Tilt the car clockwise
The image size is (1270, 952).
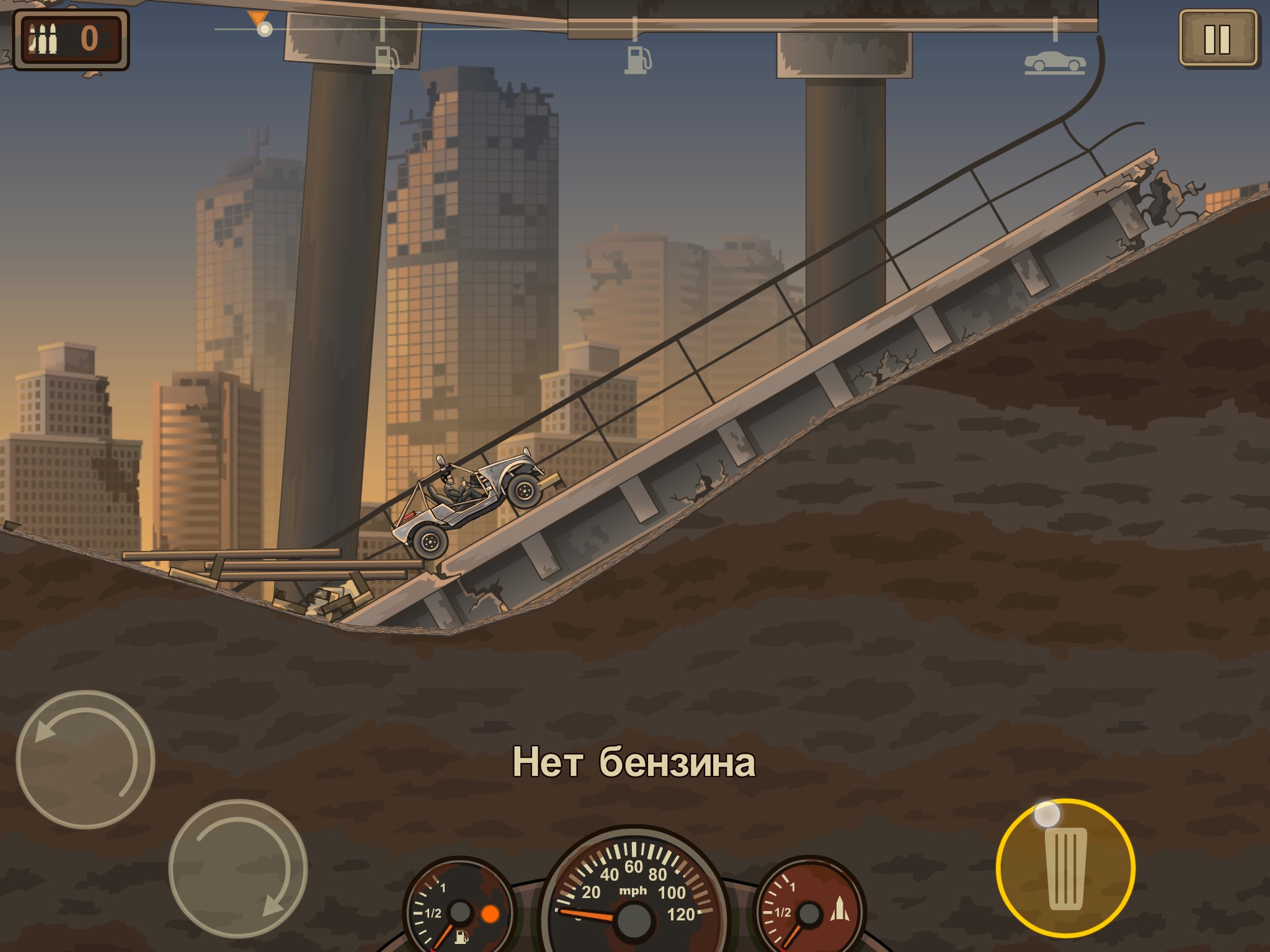pyautogui.click(x=238, y=868)
